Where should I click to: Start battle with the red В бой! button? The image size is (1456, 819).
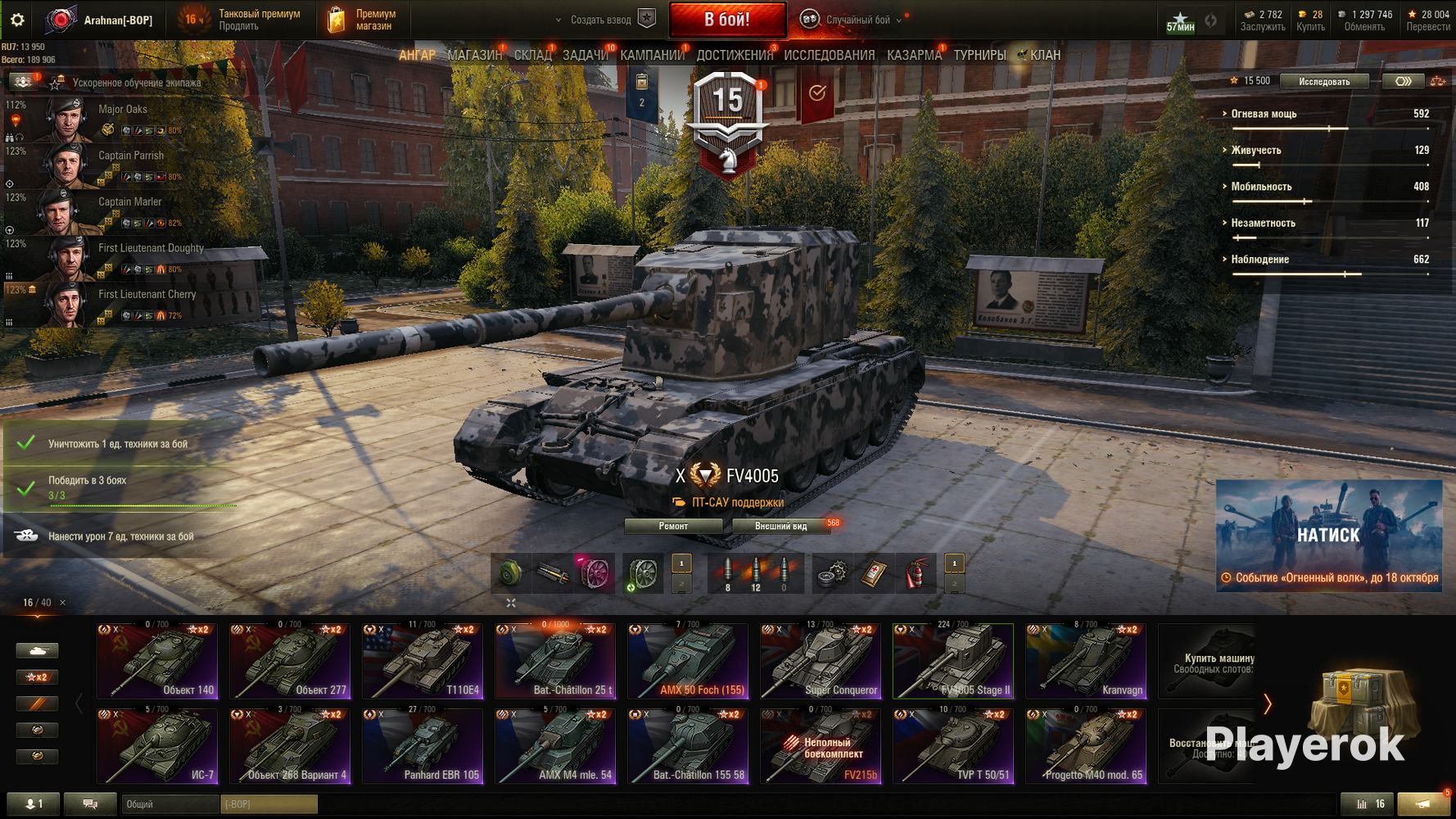pyautogui.click(x=727, y=20)
